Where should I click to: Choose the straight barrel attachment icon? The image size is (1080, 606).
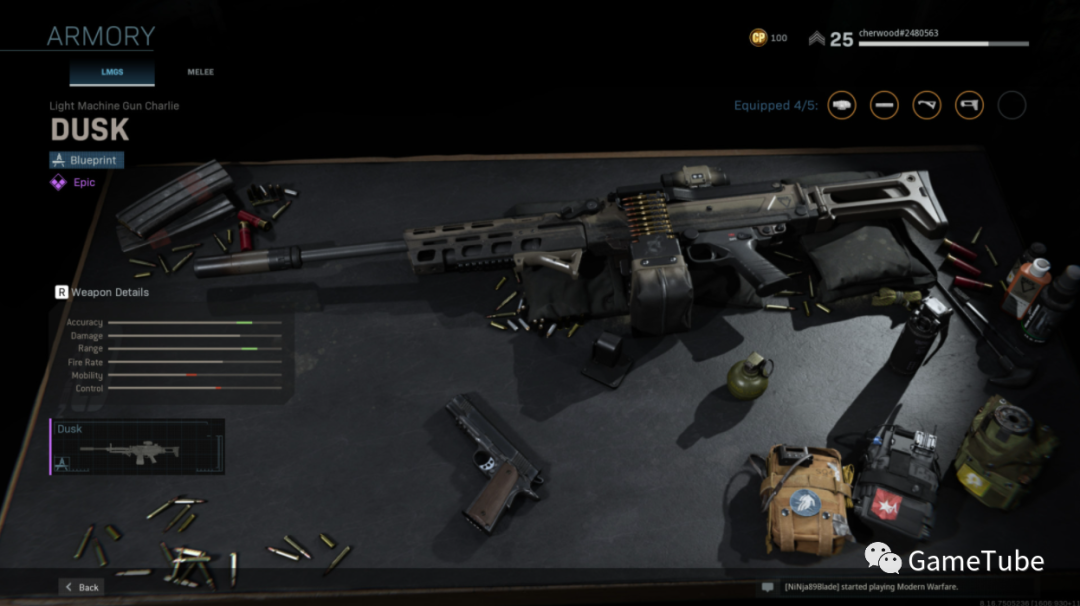(884, 105)
